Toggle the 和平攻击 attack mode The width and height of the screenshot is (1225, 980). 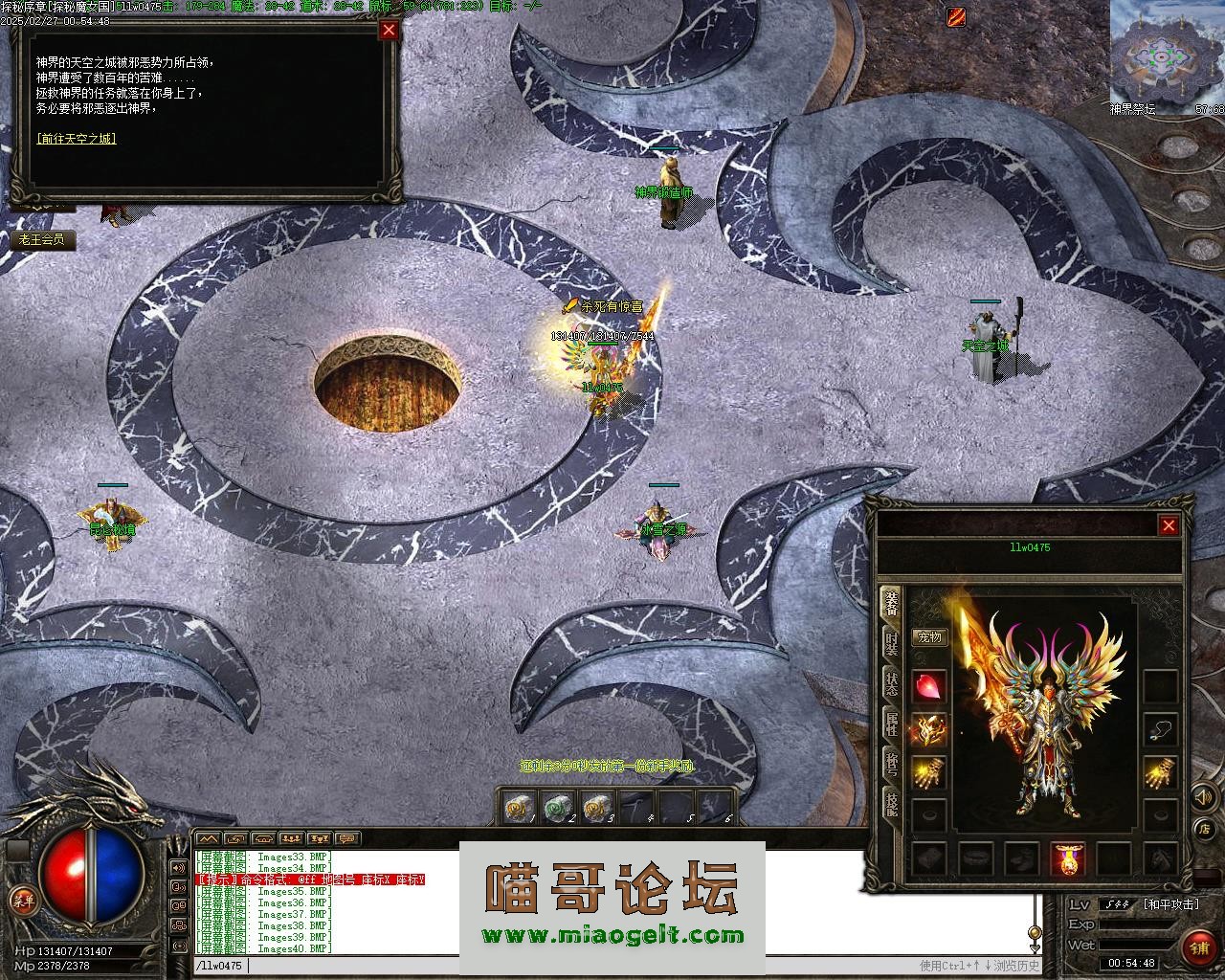(x=1171, y=904)
